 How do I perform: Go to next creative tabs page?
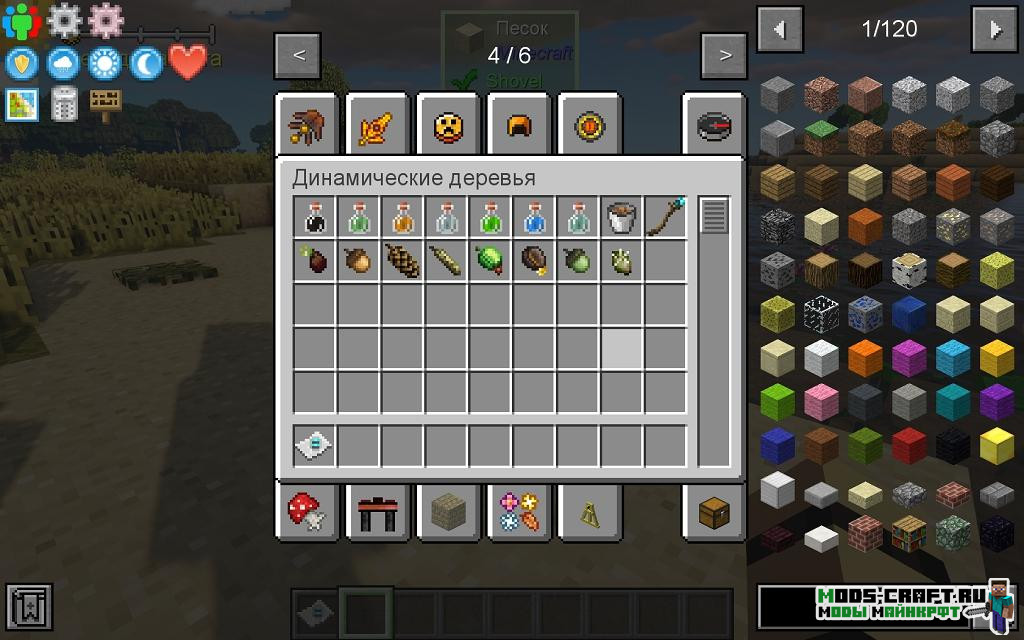(725, 55)
